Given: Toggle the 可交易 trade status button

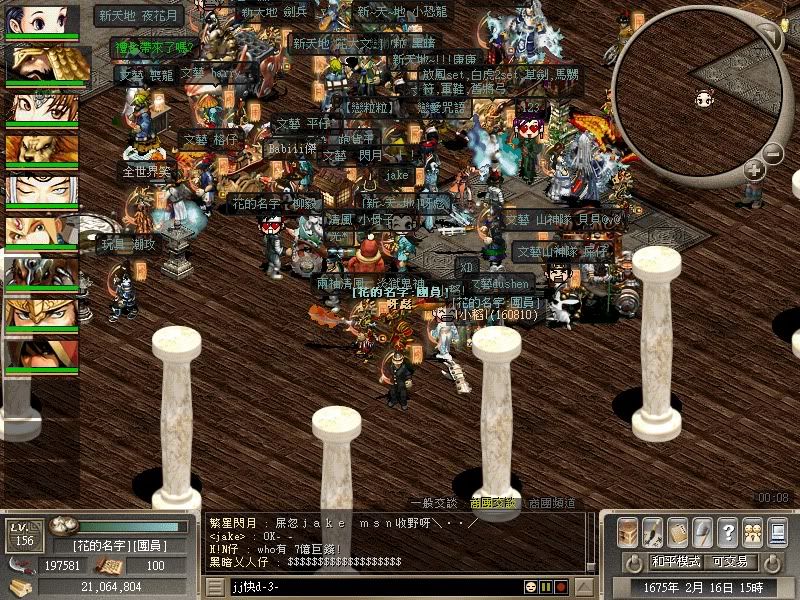Looking at the screenshot, I should coord(732,562).
